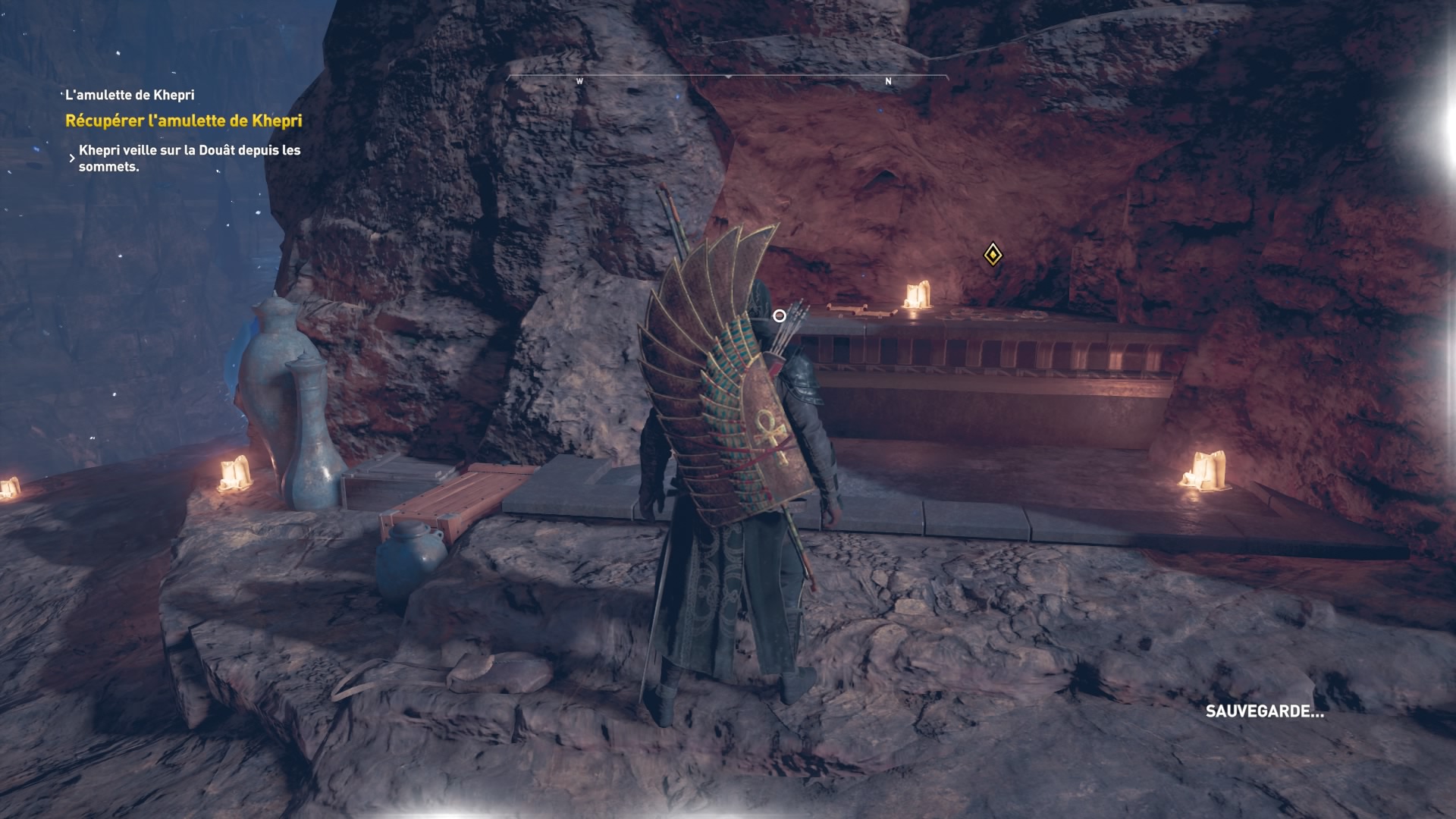Select the "Récupérer l'amulette de Khepri" objective
Viewport: 1456px width, 819px height.
[184, 121]
